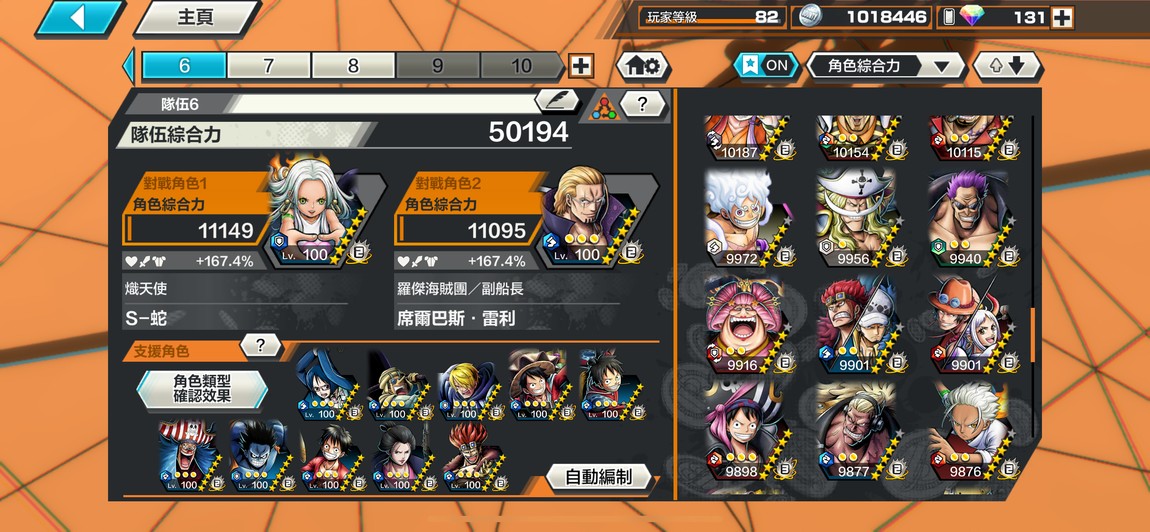Open the 角色綜合力 sort dropdown

pyautogui.click(x=885, y=66)
